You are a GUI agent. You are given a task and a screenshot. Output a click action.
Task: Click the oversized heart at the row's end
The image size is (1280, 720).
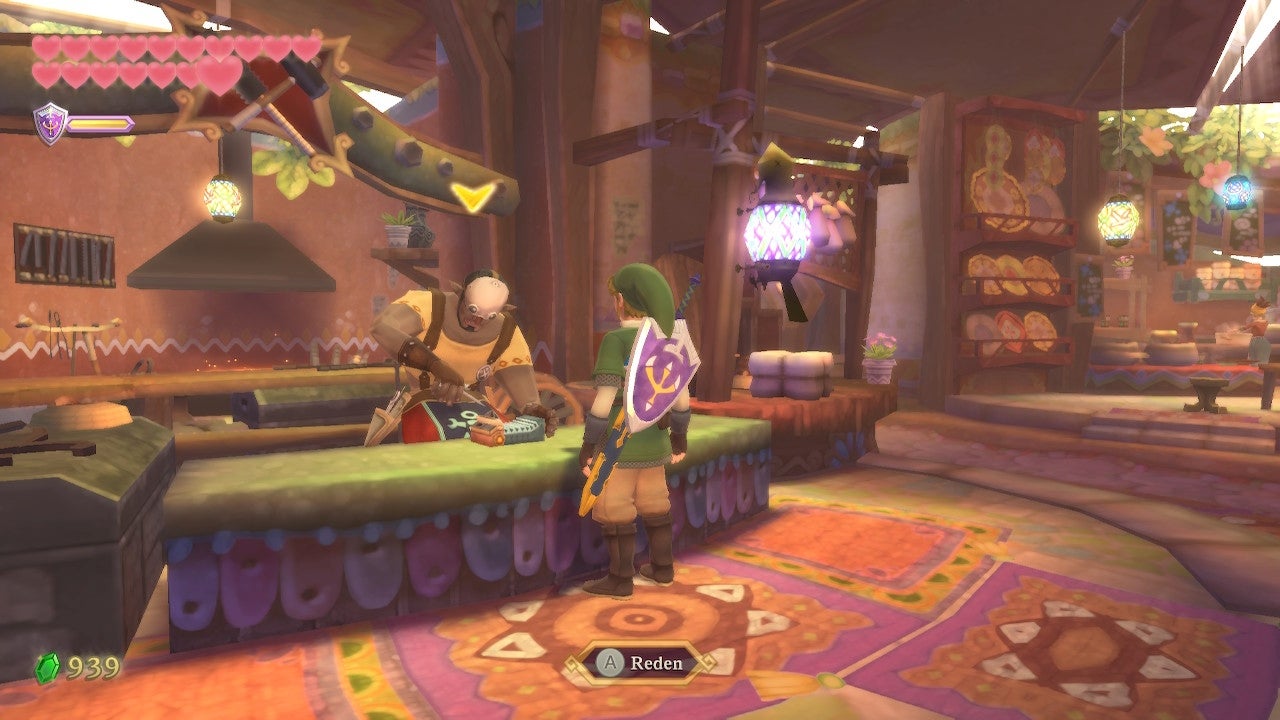click(x=219, y=76)
